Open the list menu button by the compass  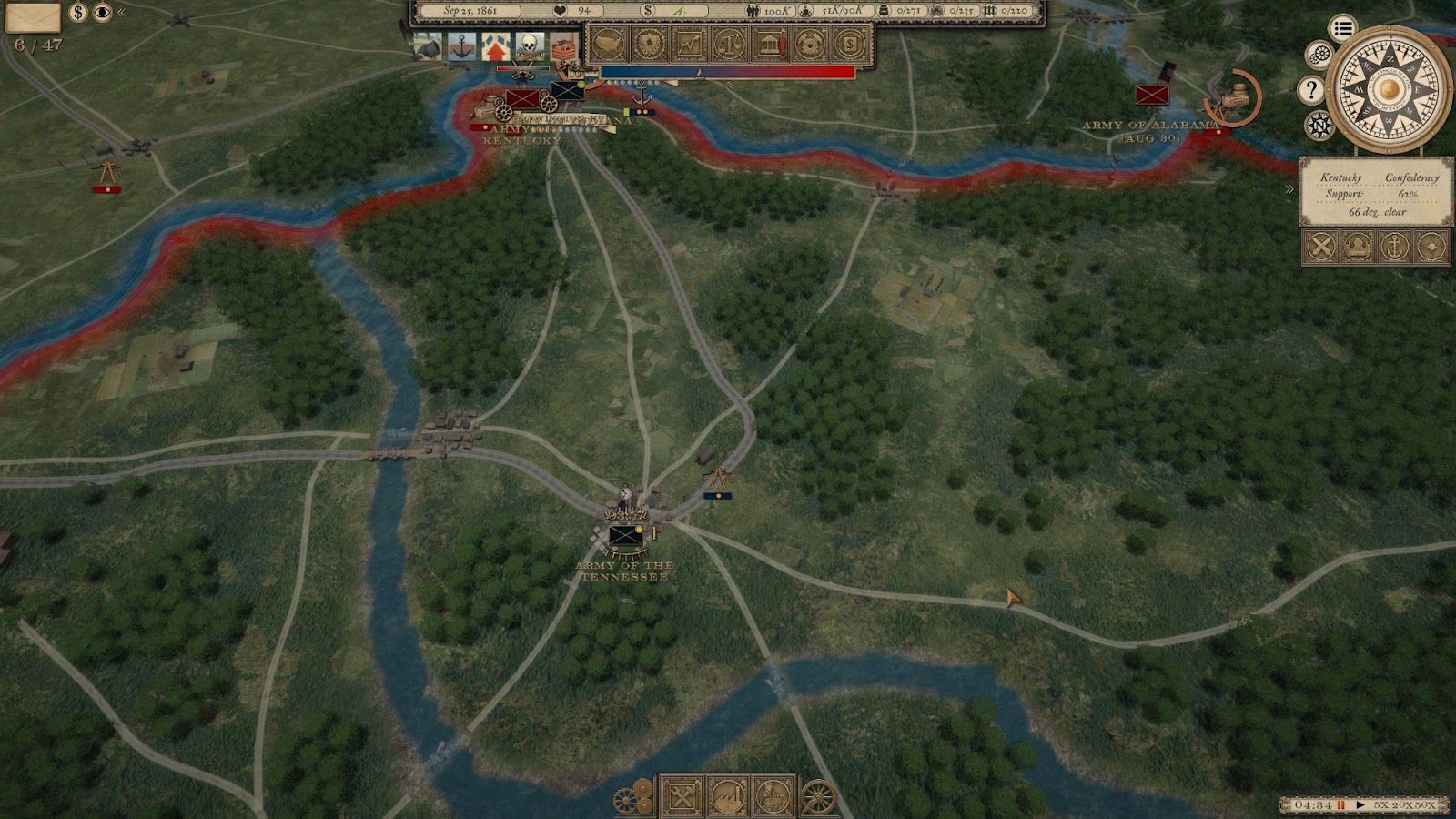[x=1342, y=28]
